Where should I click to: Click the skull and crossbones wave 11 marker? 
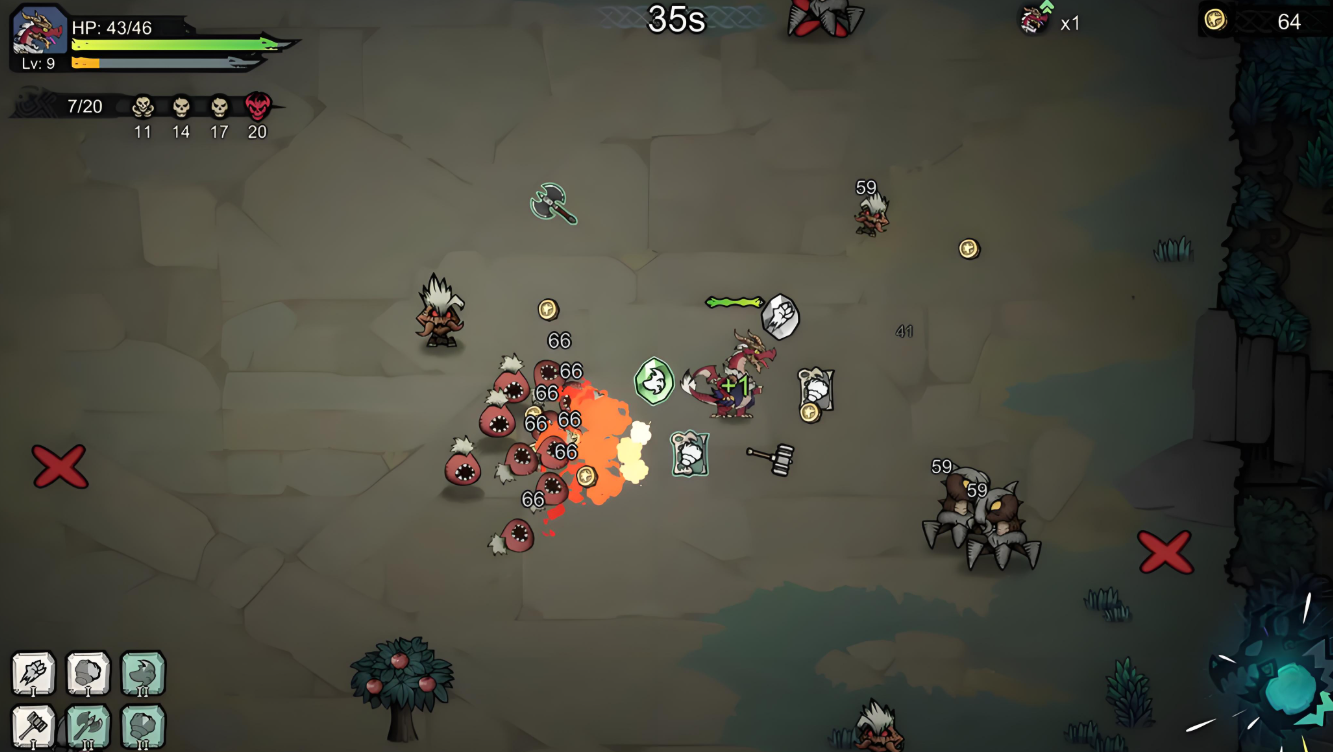click(143, 106)
